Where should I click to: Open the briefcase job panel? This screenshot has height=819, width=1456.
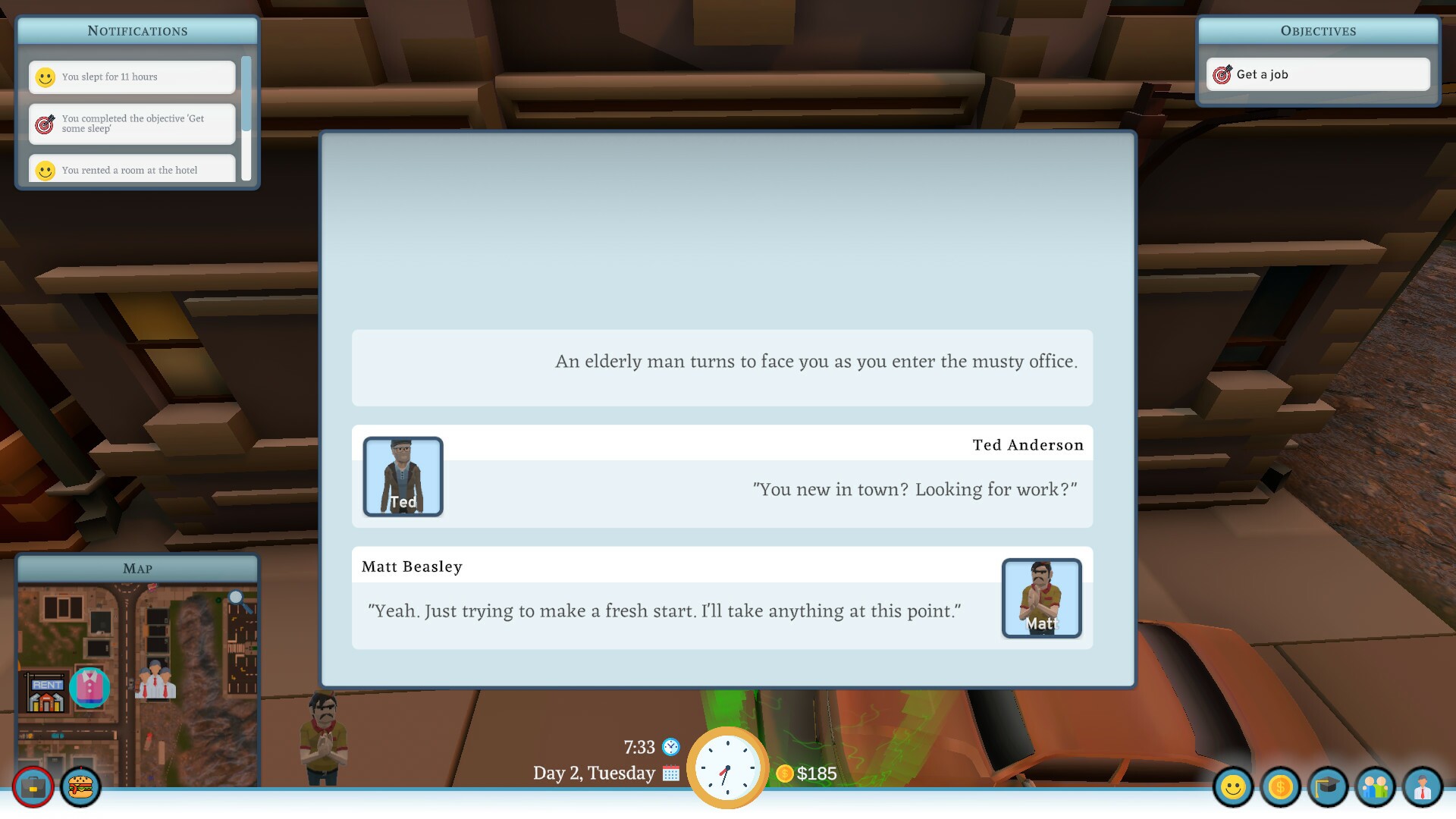pos(32,788)
